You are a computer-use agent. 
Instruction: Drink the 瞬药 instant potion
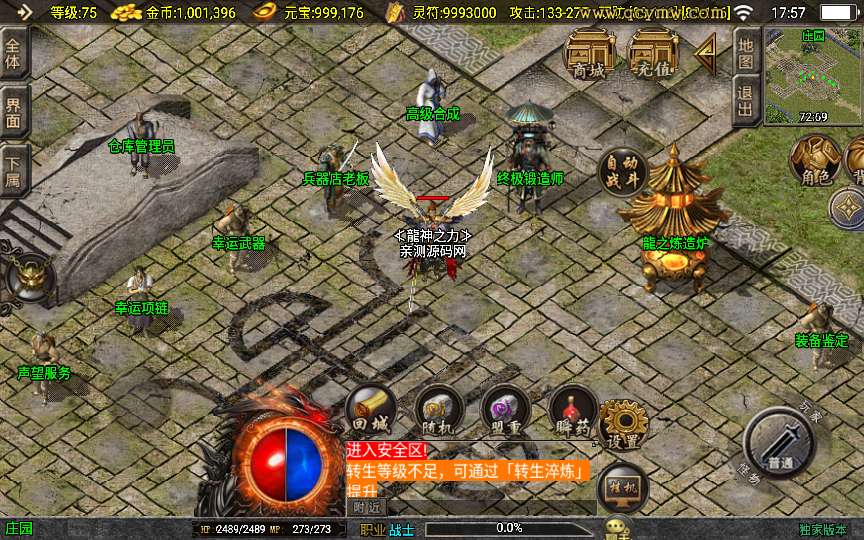573,411
